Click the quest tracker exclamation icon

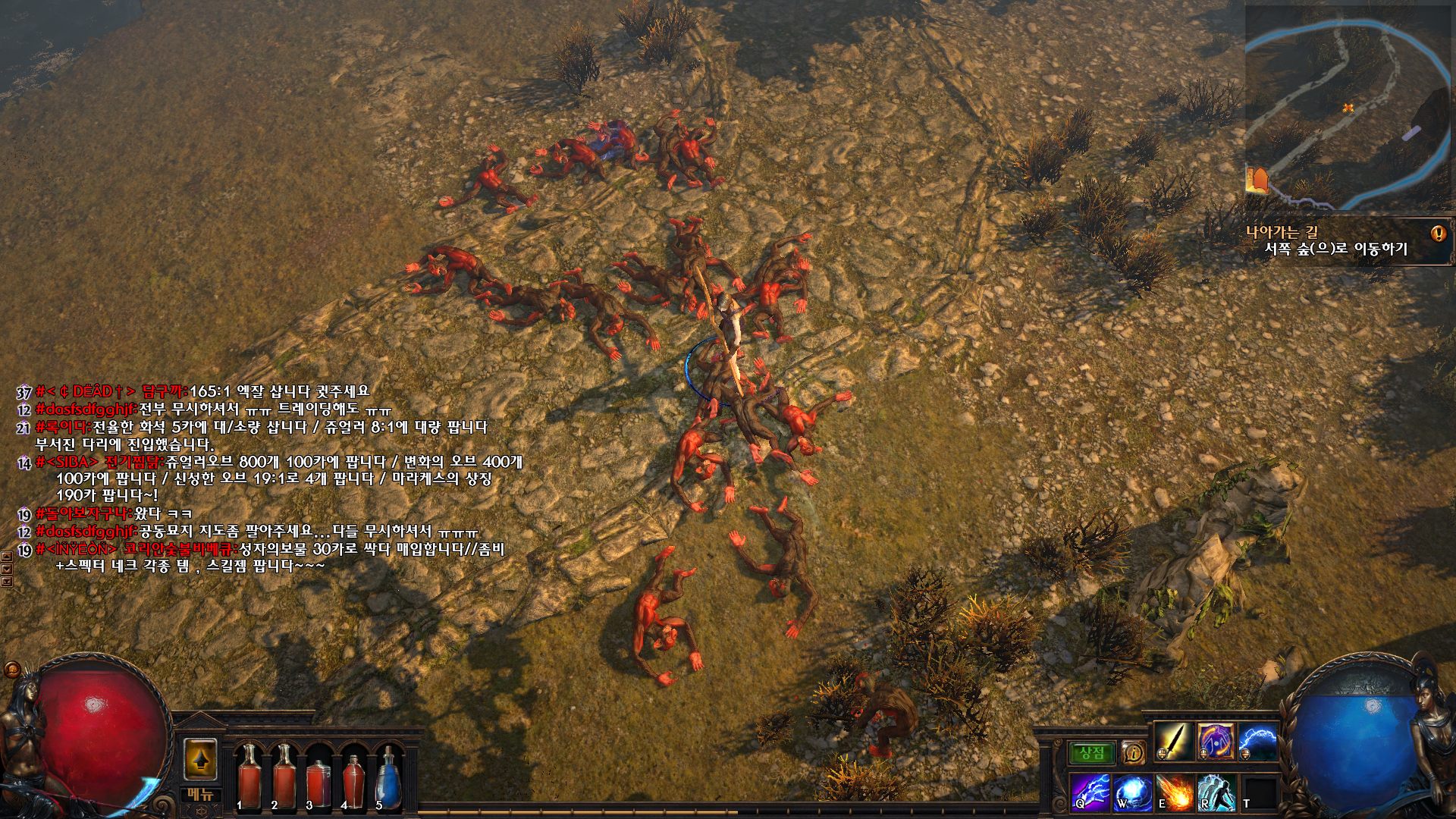[1438, 234]
